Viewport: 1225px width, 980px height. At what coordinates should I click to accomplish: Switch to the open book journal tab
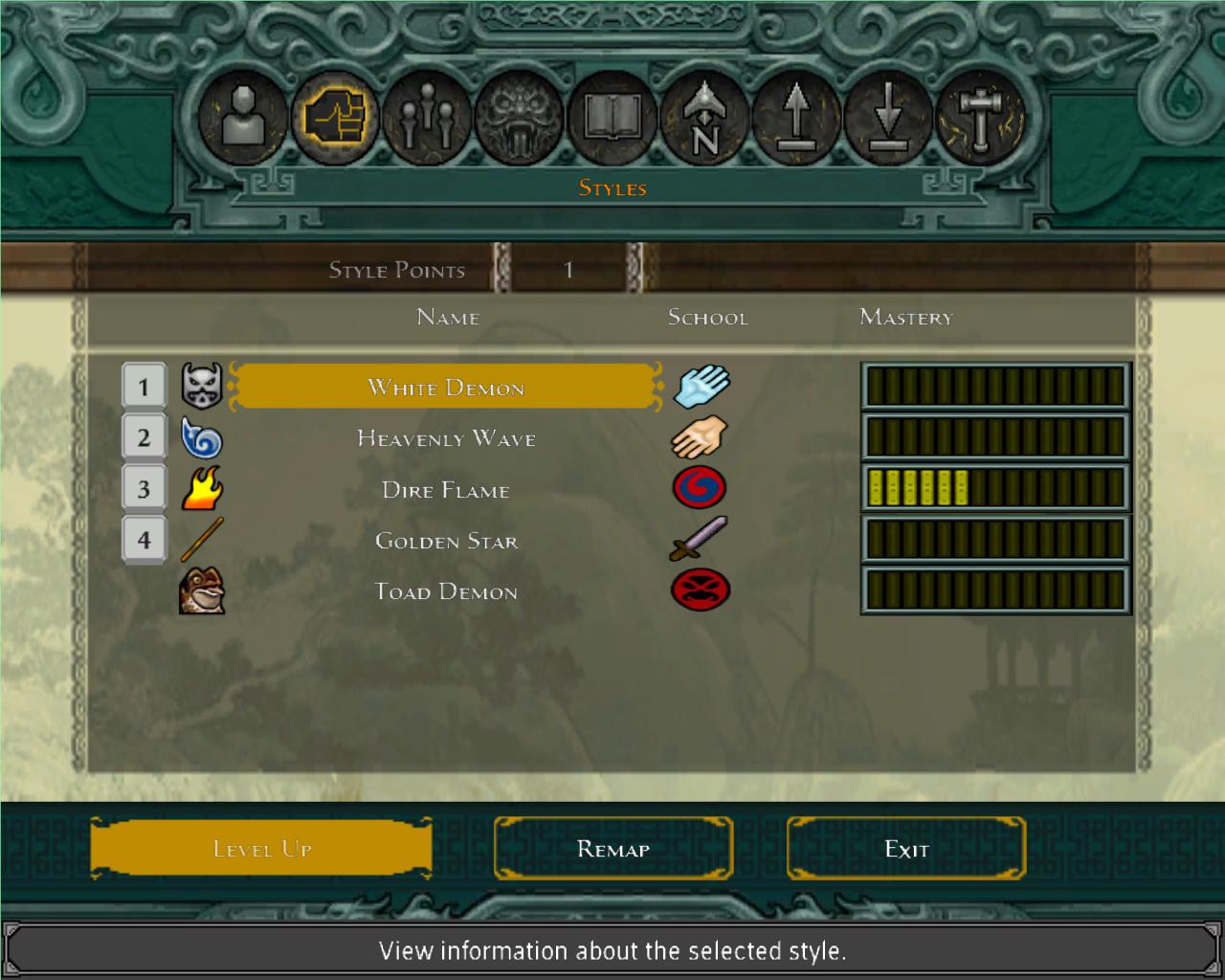[612, 119]
